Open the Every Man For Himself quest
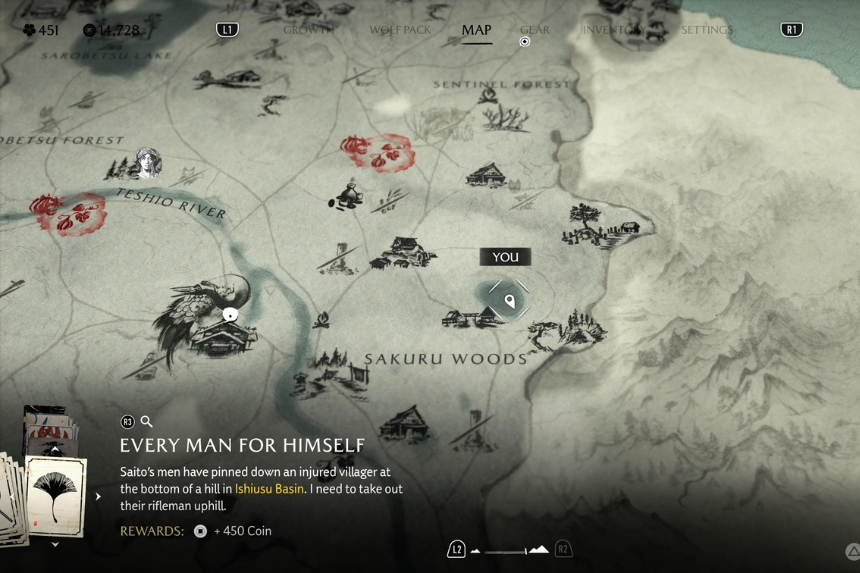The image size is (860, 573). point(242,445)
